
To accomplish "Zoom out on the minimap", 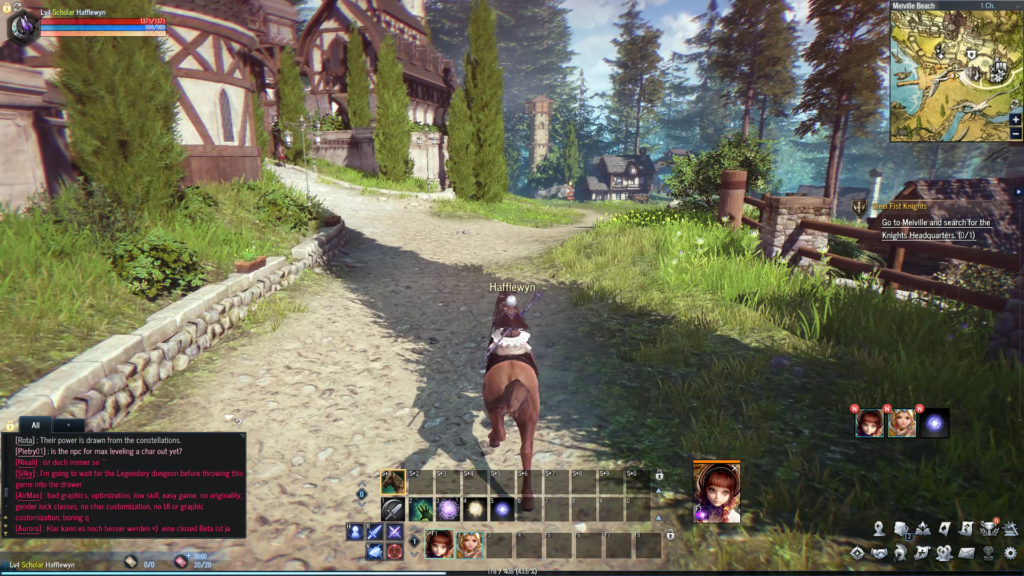I will pyautogui.click(x=1016, y=133).
